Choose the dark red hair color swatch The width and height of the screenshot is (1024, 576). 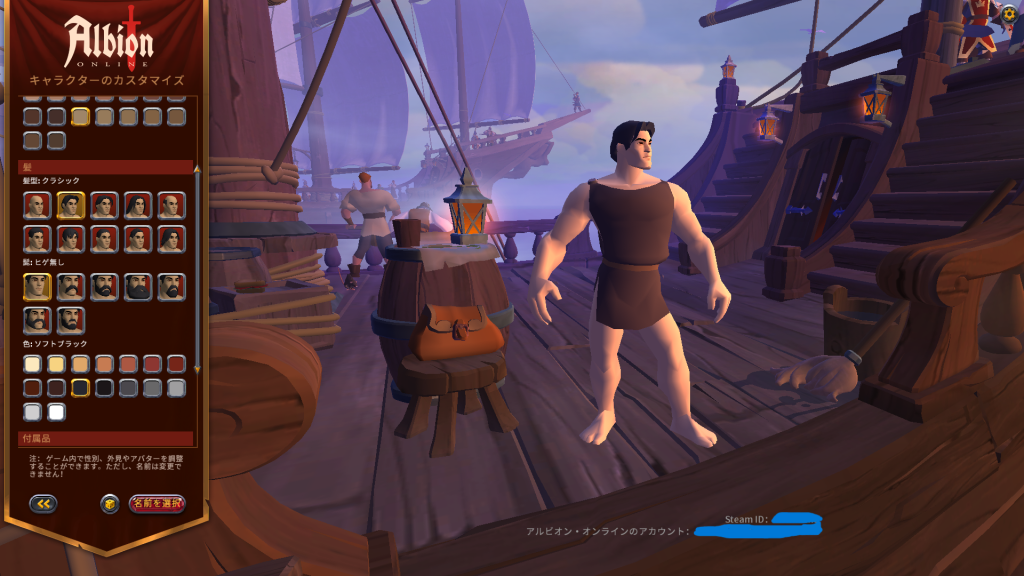point(176,364)
